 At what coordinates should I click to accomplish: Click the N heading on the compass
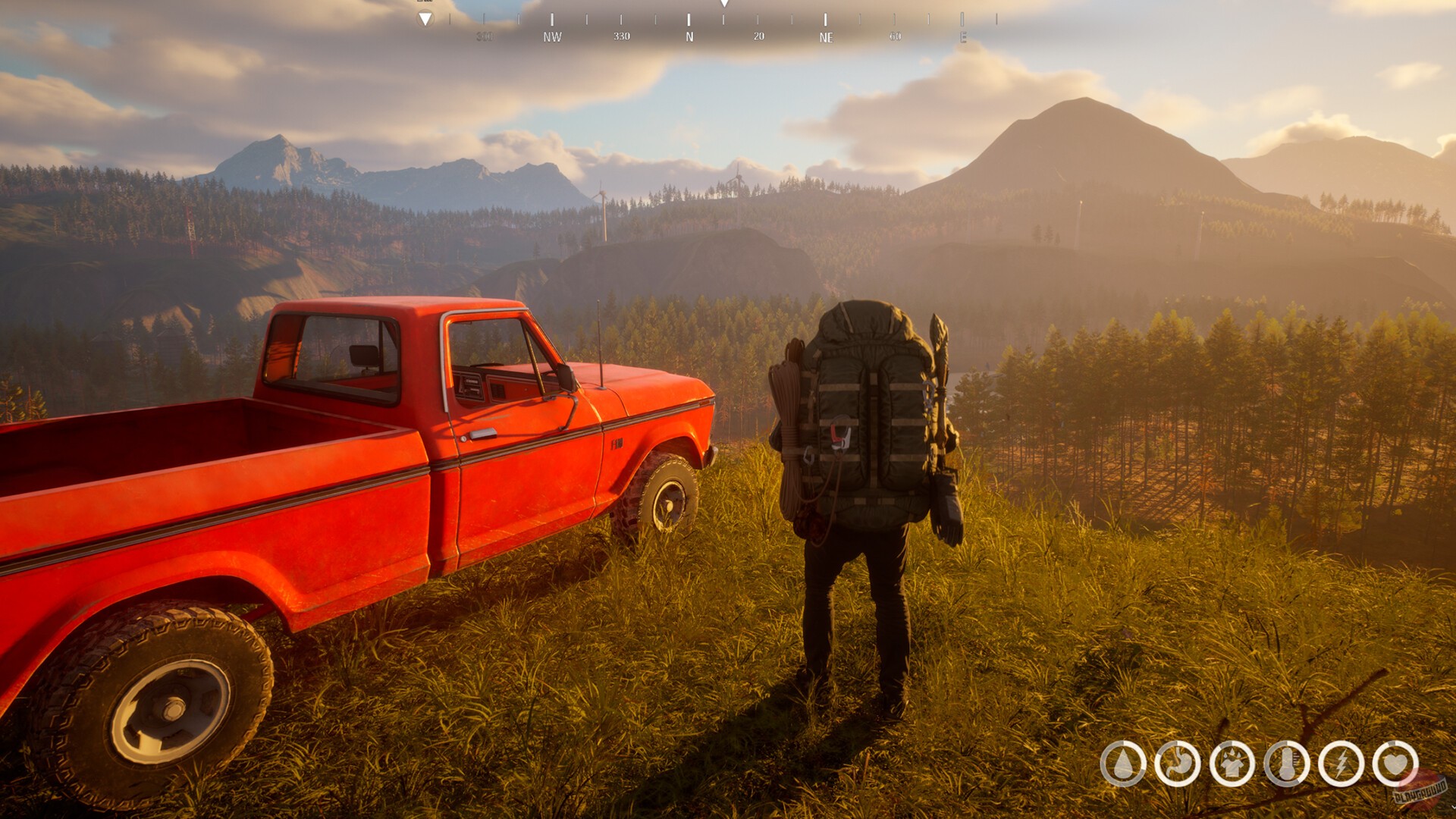click(x=689, y=36)
